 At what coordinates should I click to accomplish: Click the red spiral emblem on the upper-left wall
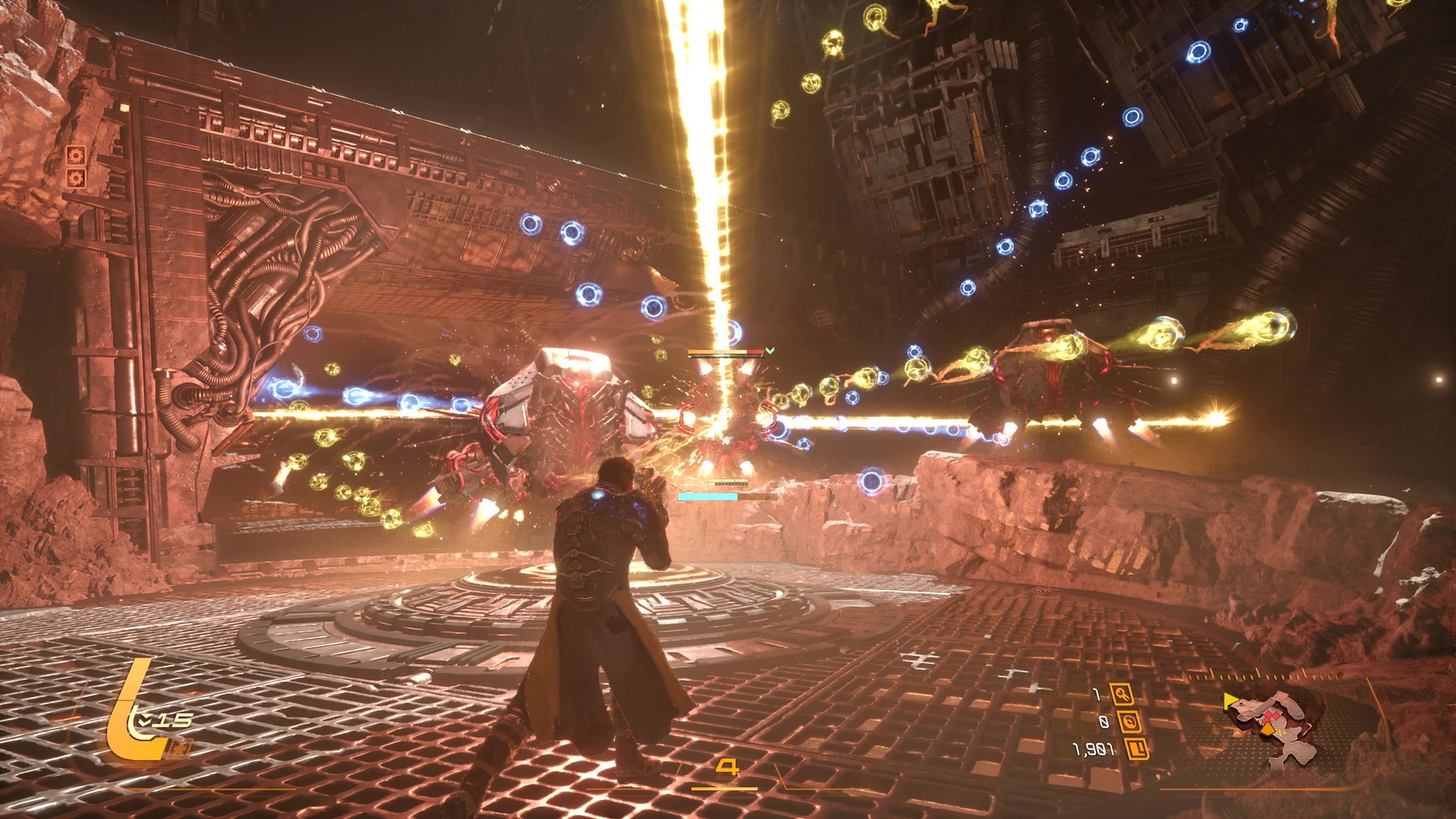[x=76, y=155]
